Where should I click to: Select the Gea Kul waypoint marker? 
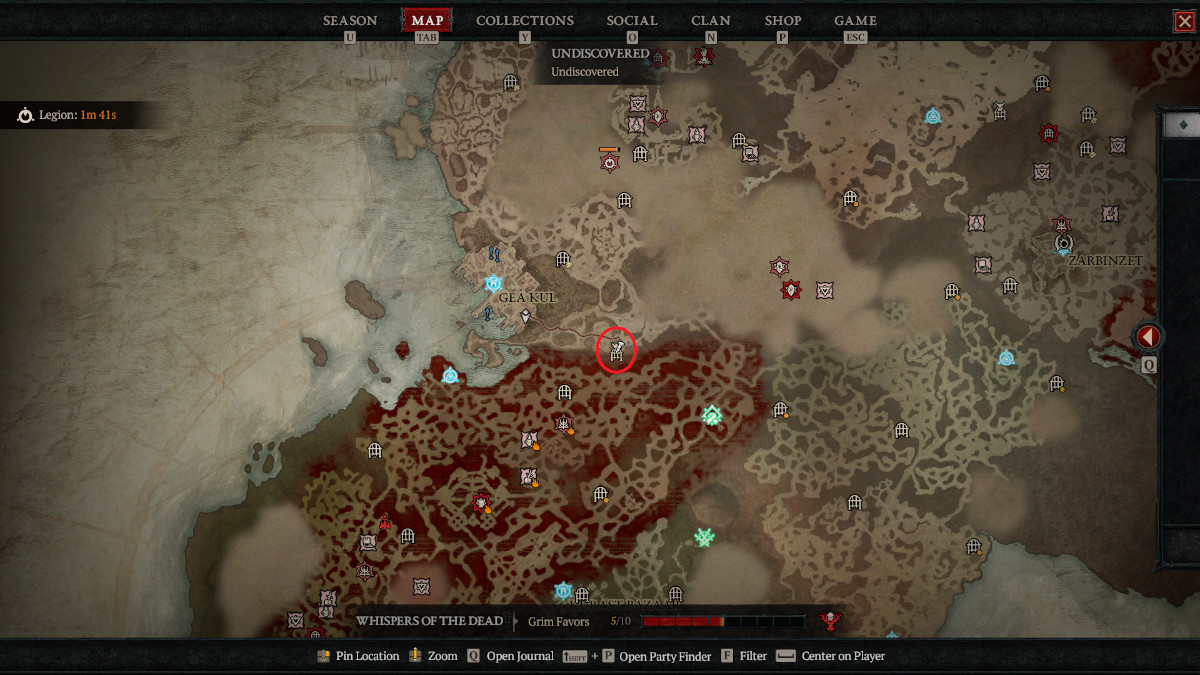click(492, 283)
